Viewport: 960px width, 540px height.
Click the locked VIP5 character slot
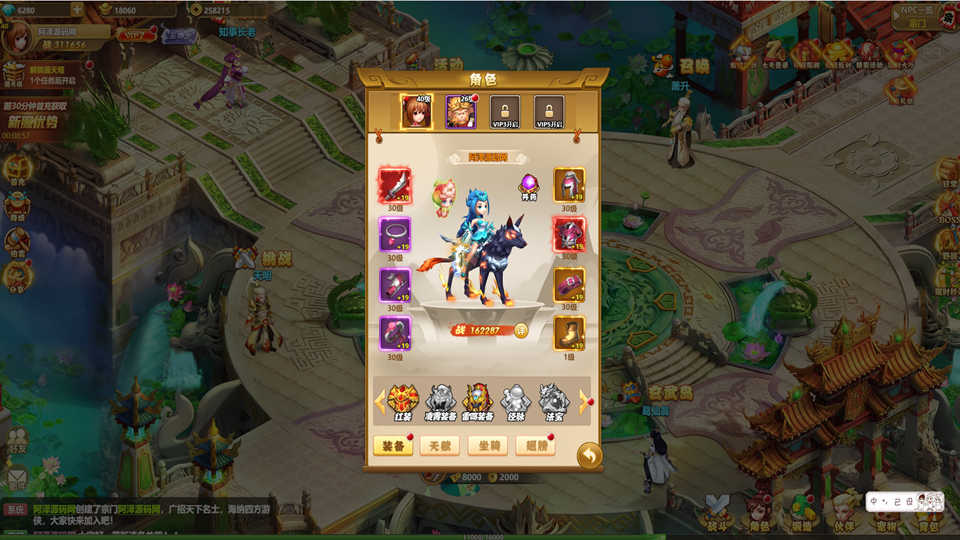pyautogui.click(x=549, y=112)
